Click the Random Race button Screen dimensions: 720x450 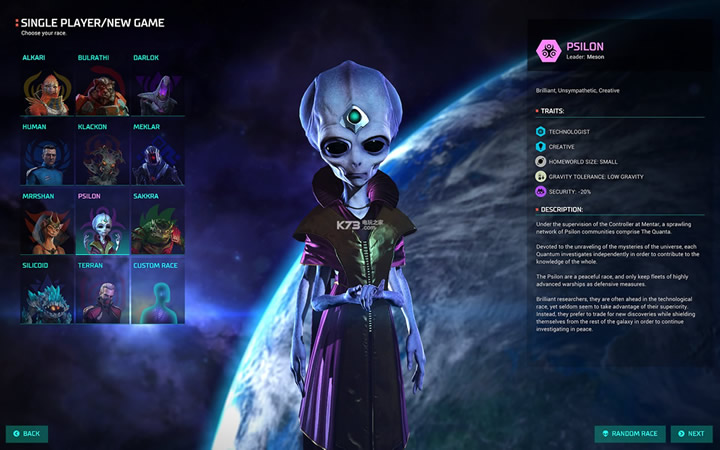(x=630, y=434)
